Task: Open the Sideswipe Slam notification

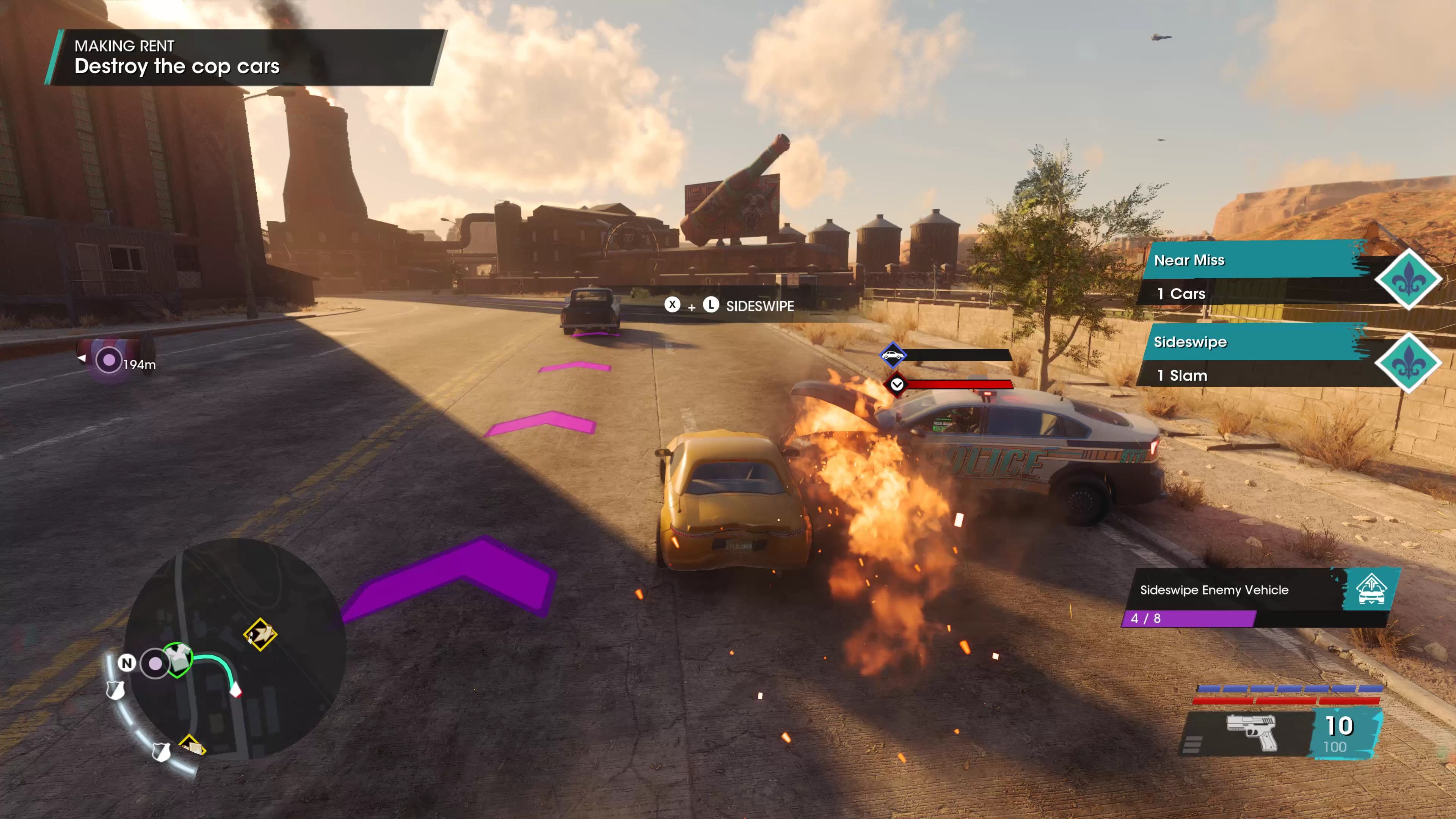Action: click(x=1255, y=356)
